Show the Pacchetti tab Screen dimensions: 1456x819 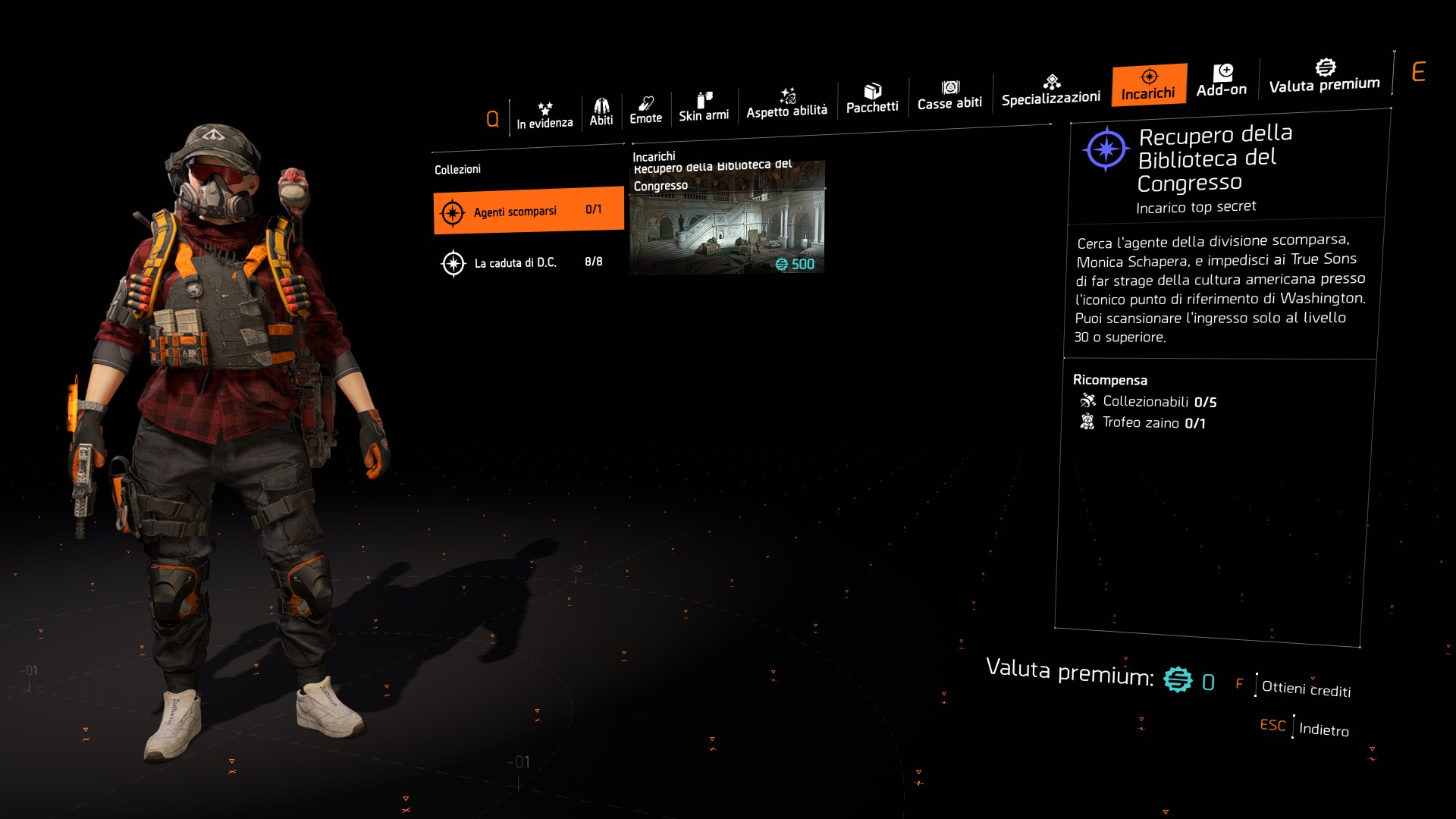coord(872,99)
